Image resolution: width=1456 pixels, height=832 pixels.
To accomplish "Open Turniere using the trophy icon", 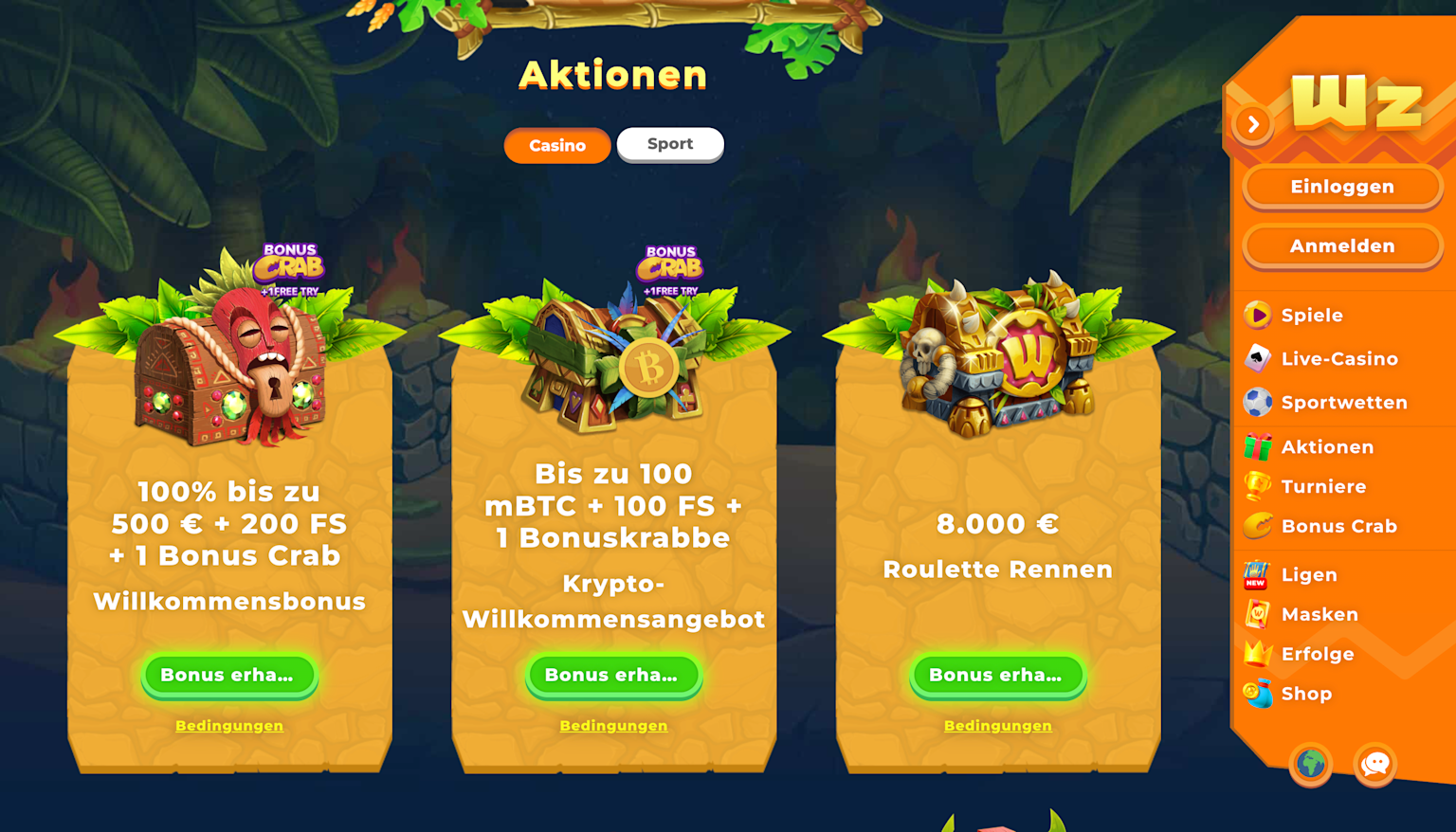I will click(x=1258, y=486).
